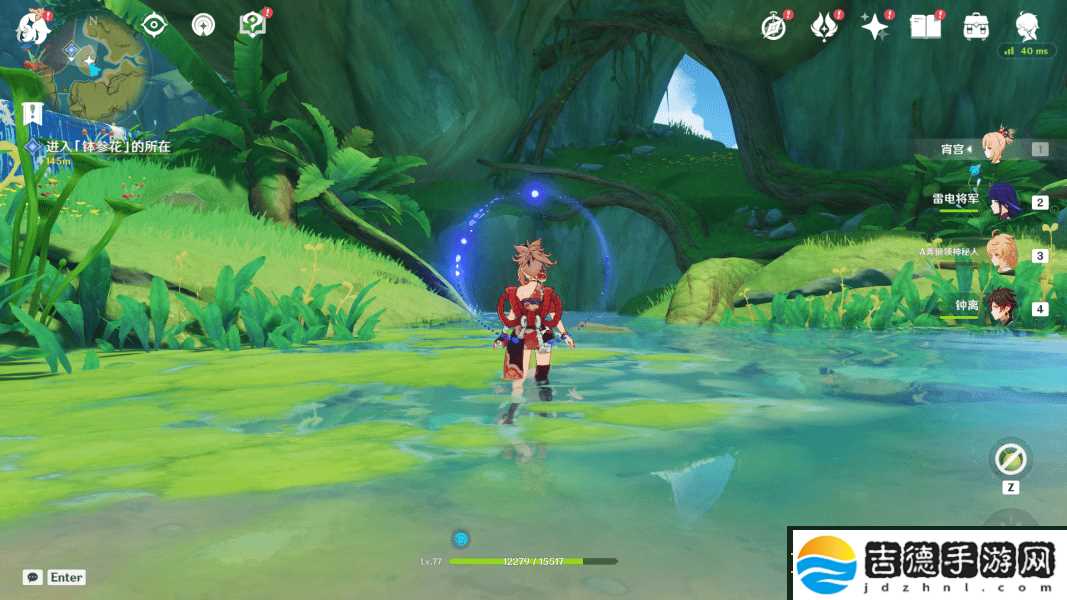Open the winged battle pass icon
Screen dimensions: 1067x600
point(824,27)
